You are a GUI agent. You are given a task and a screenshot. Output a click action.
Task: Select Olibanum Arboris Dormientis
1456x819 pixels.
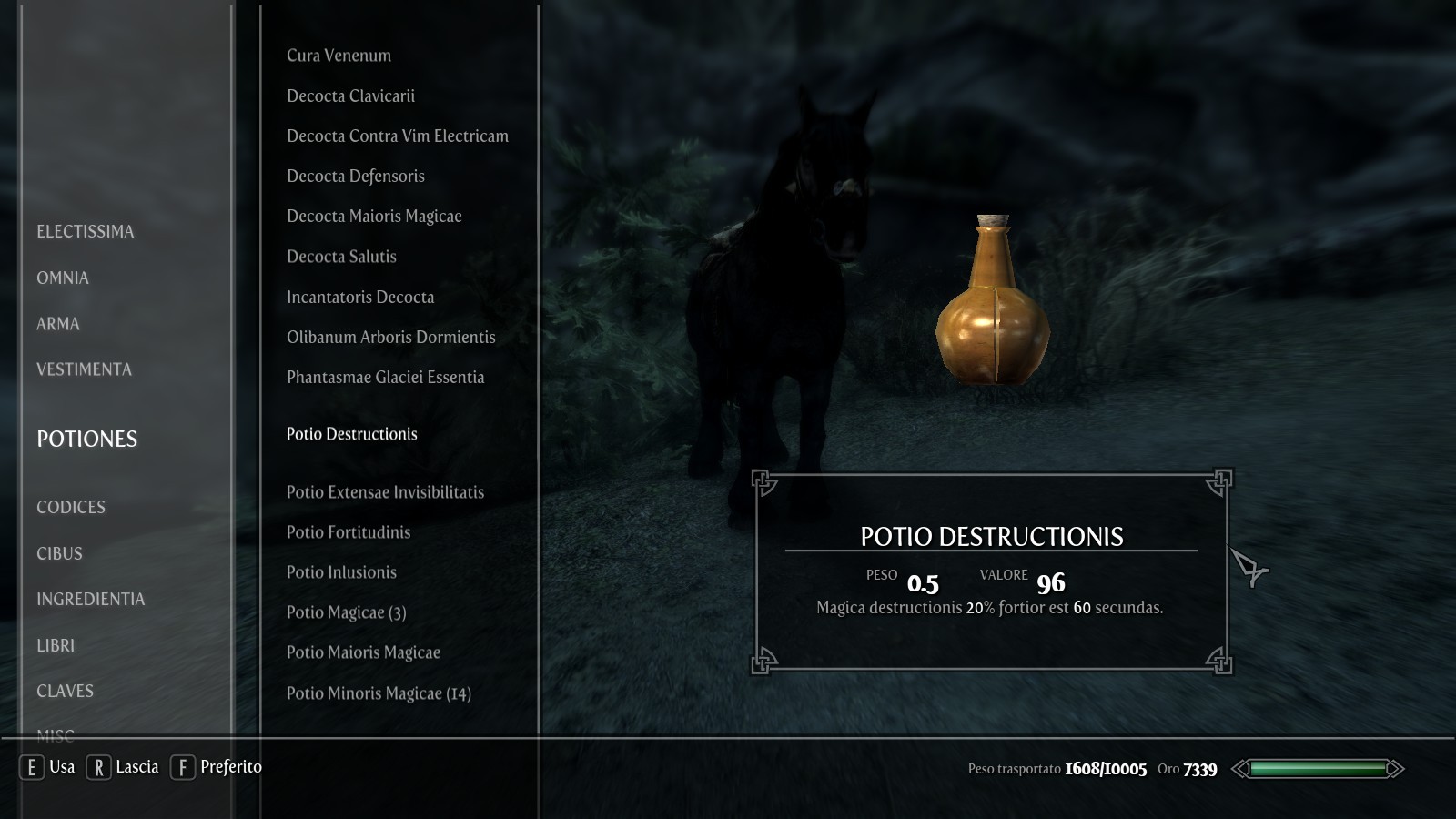(390, 338)
